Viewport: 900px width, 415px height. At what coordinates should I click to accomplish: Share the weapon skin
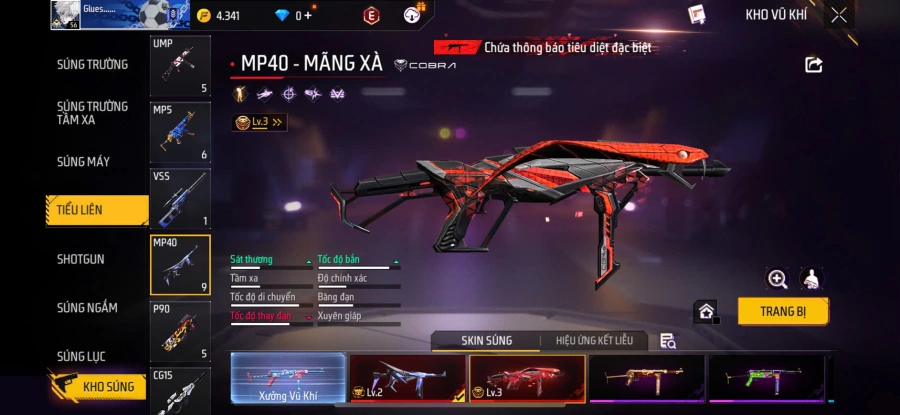[x=813, y=65]
